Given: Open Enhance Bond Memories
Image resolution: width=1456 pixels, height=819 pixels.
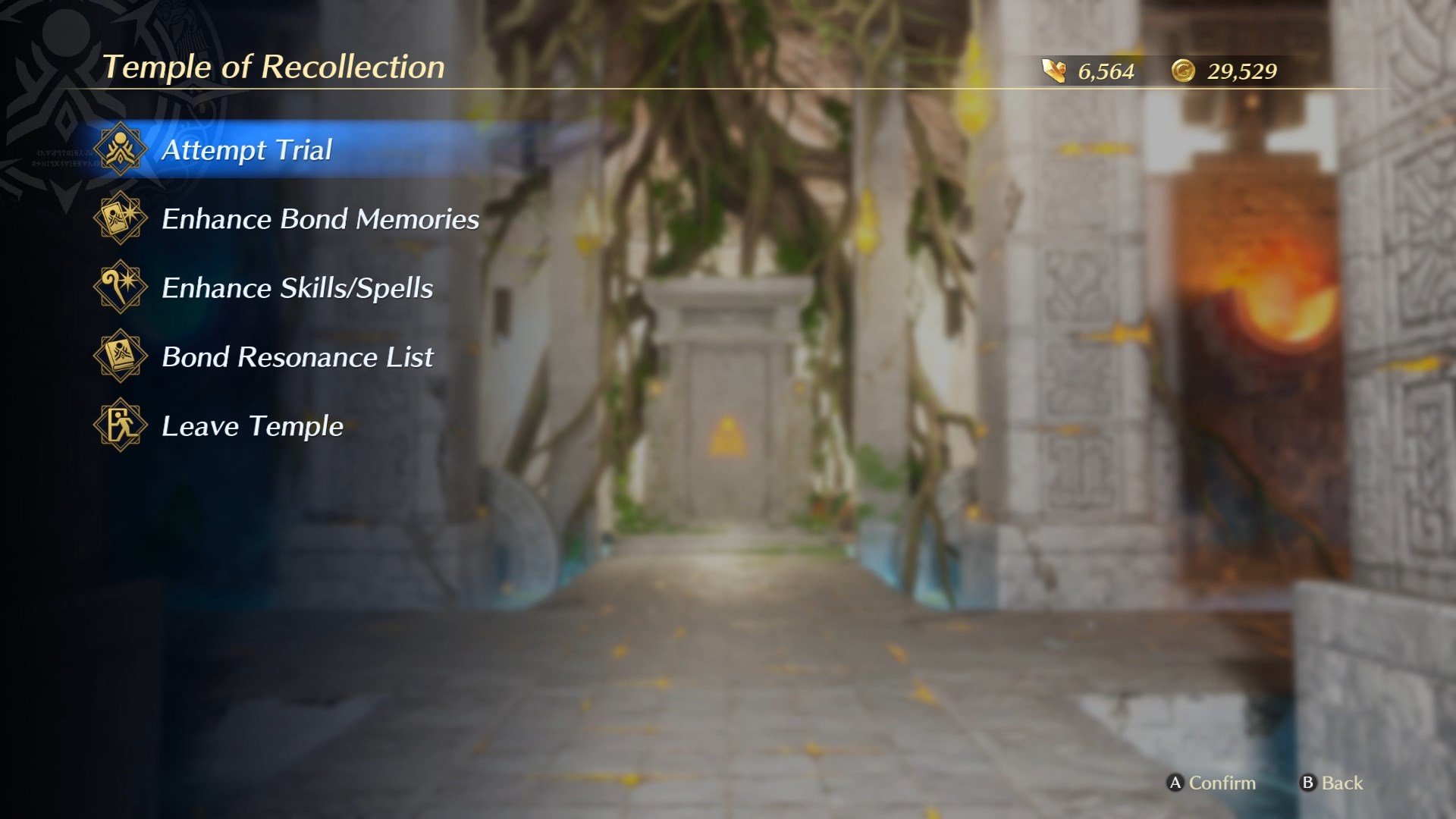Looking at the screenshot, I should click(x=320, y=219).
